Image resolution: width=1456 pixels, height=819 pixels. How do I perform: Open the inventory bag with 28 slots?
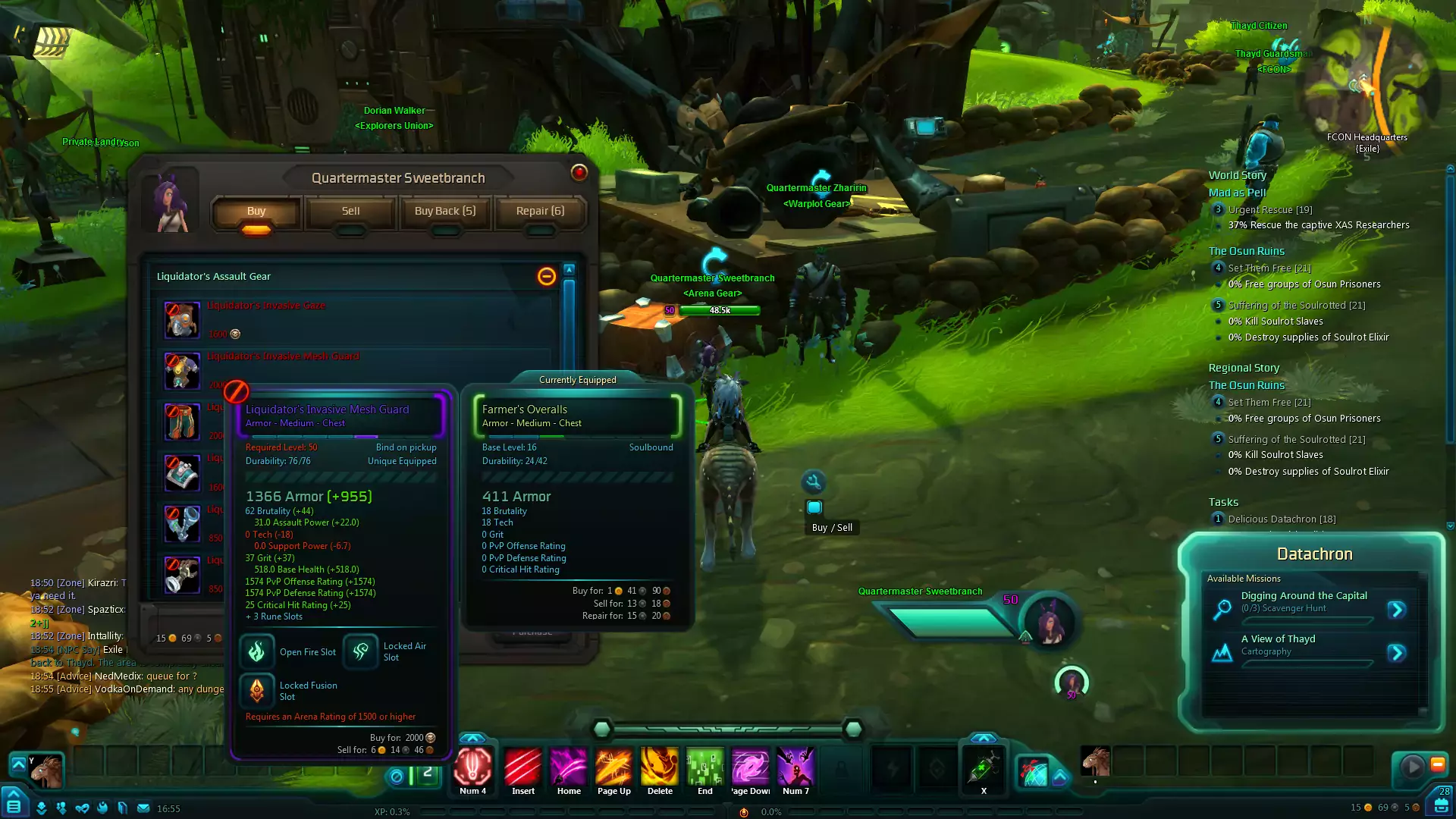point(1441,804)
